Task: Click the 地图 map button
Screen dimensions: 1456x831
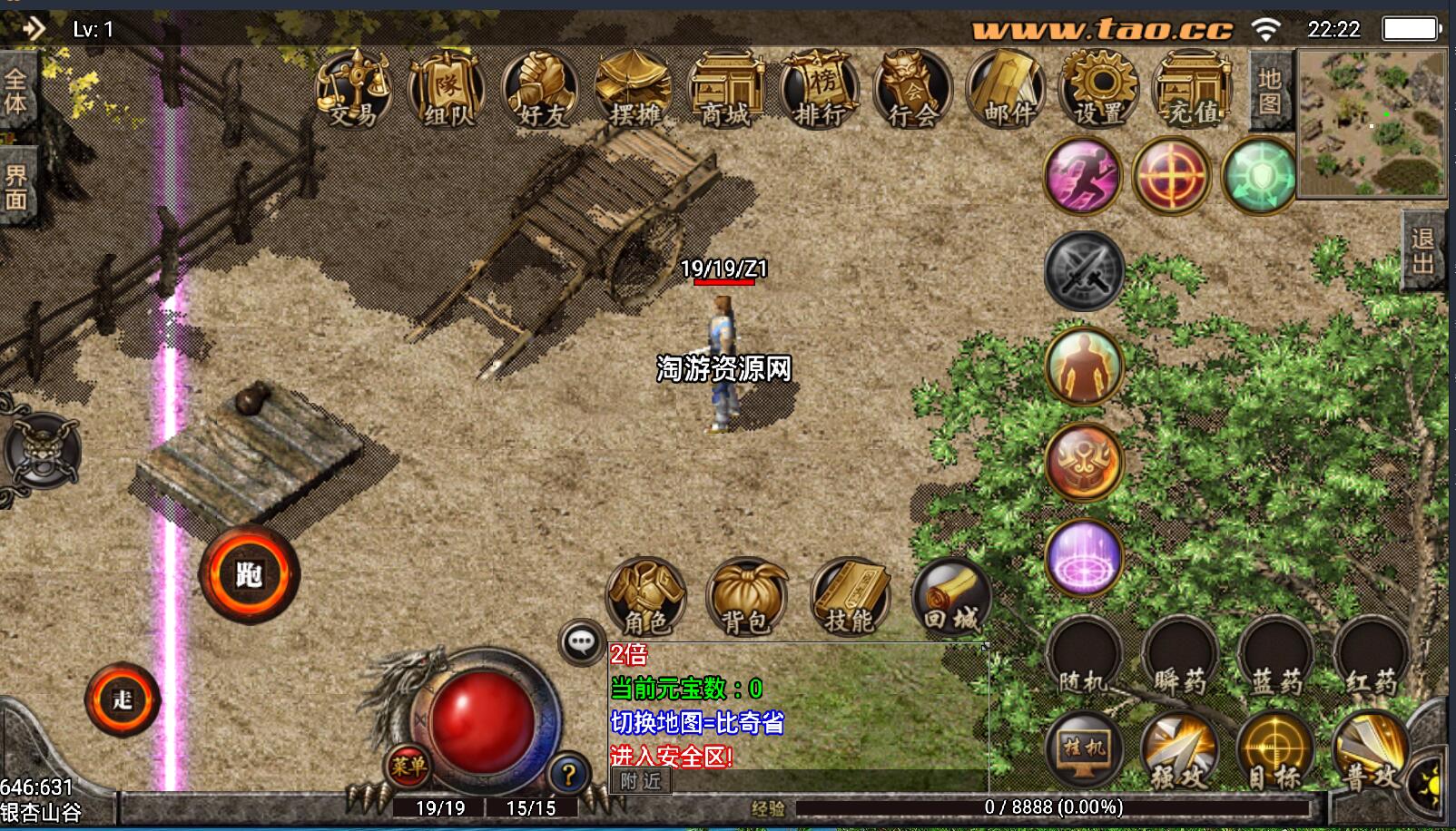Action: [1270, 92]
